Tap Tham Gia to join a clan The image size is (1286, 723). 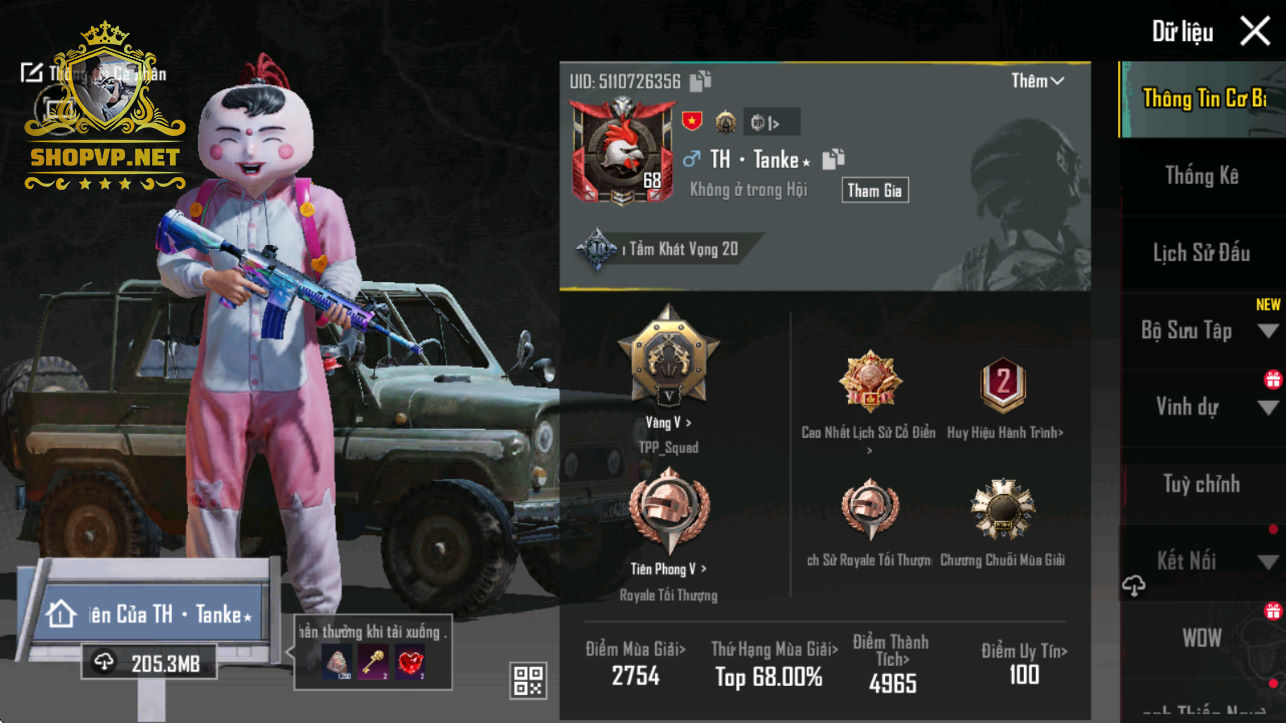875,190
